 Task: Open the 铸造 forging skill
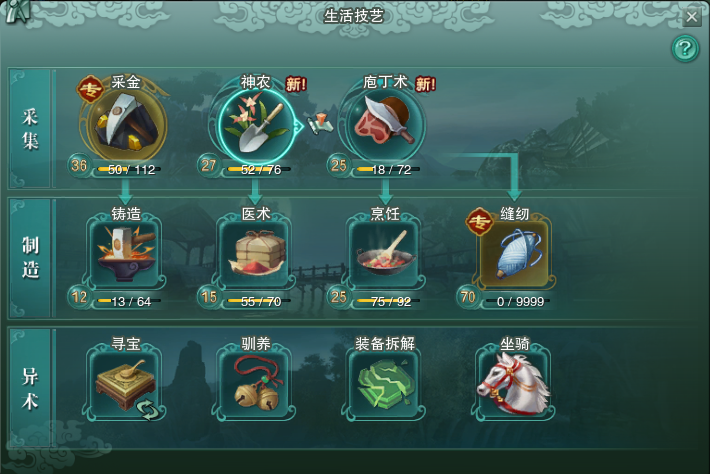[x=126, y=252]
